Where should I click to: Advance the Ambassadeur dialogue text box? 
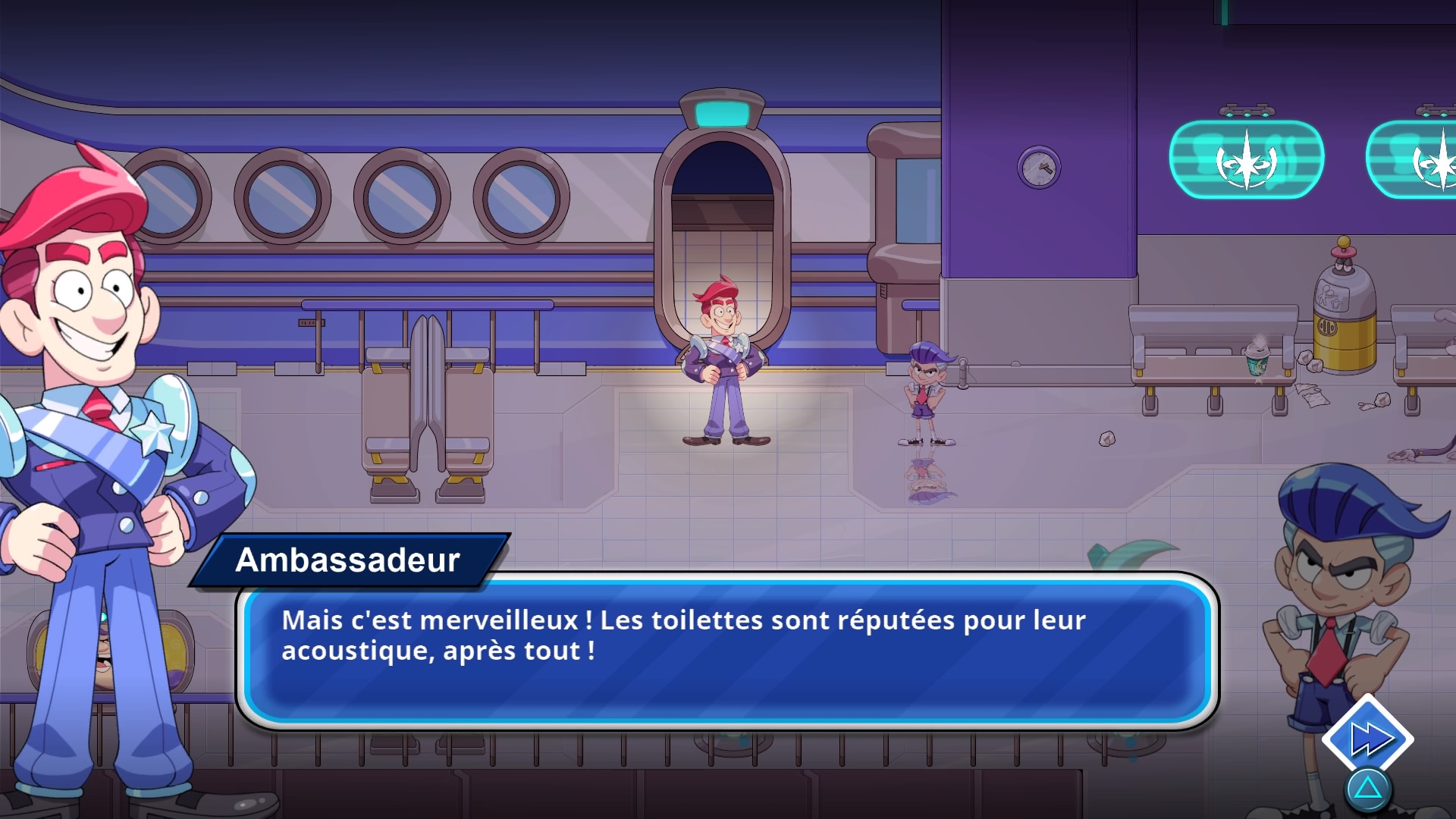(726, 651)
